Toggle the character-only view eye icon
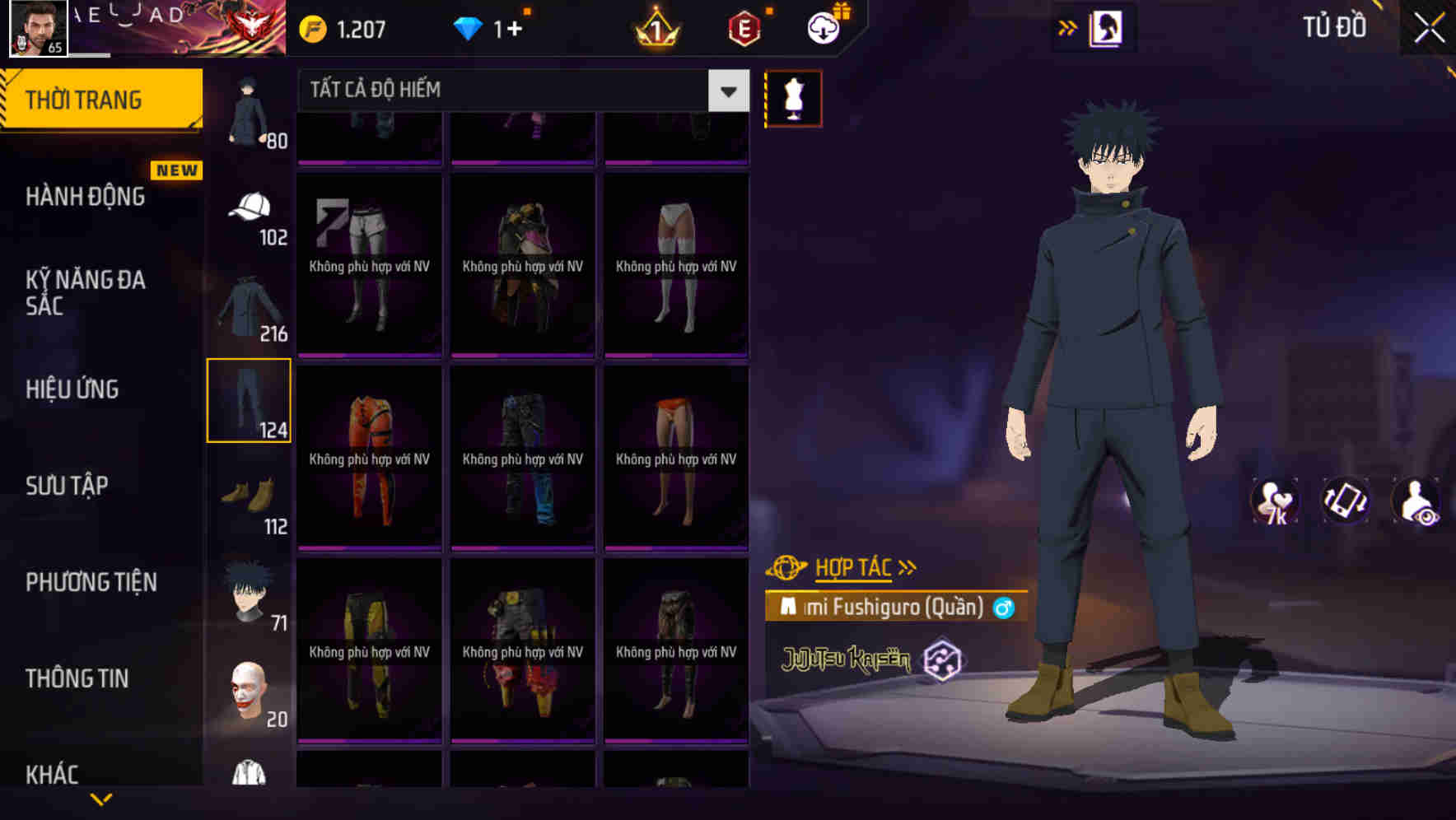The height and width of the screenshot is (820, 1456). (1418, 501)
